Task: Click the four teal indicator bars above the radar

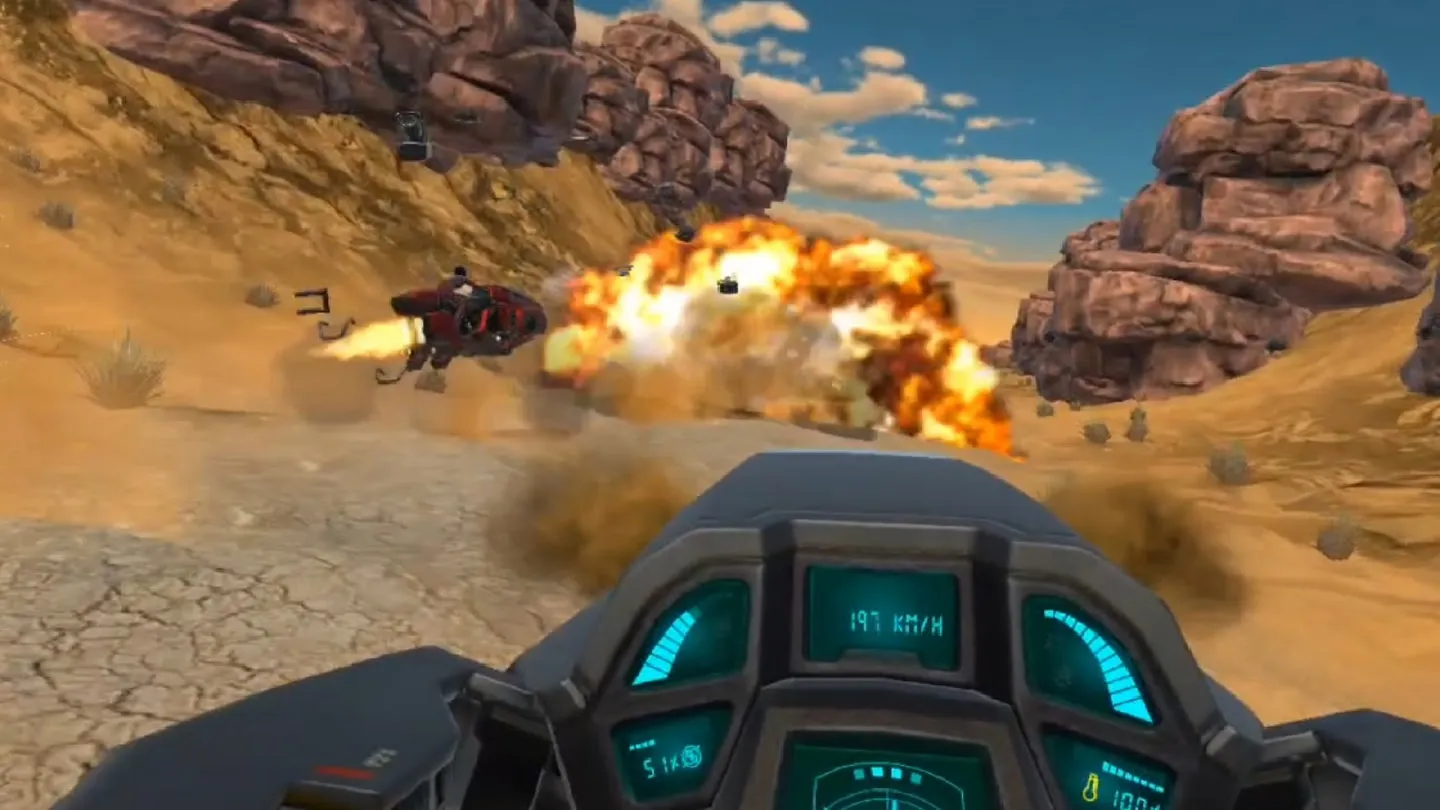Action: coord(886,775)
